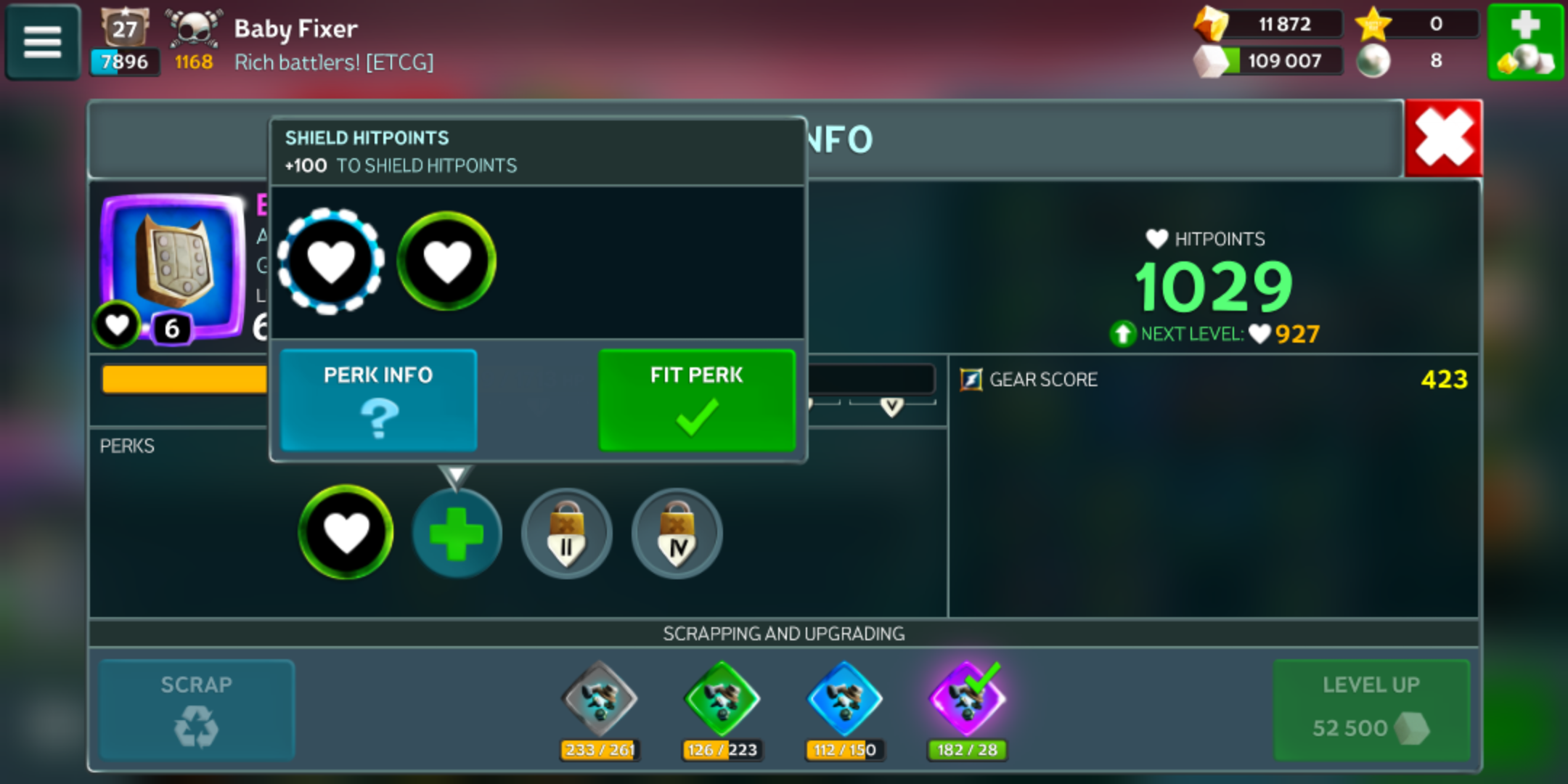View the level 27 player badge
Screen dimensions: 1568x784
tap(124, 29)
